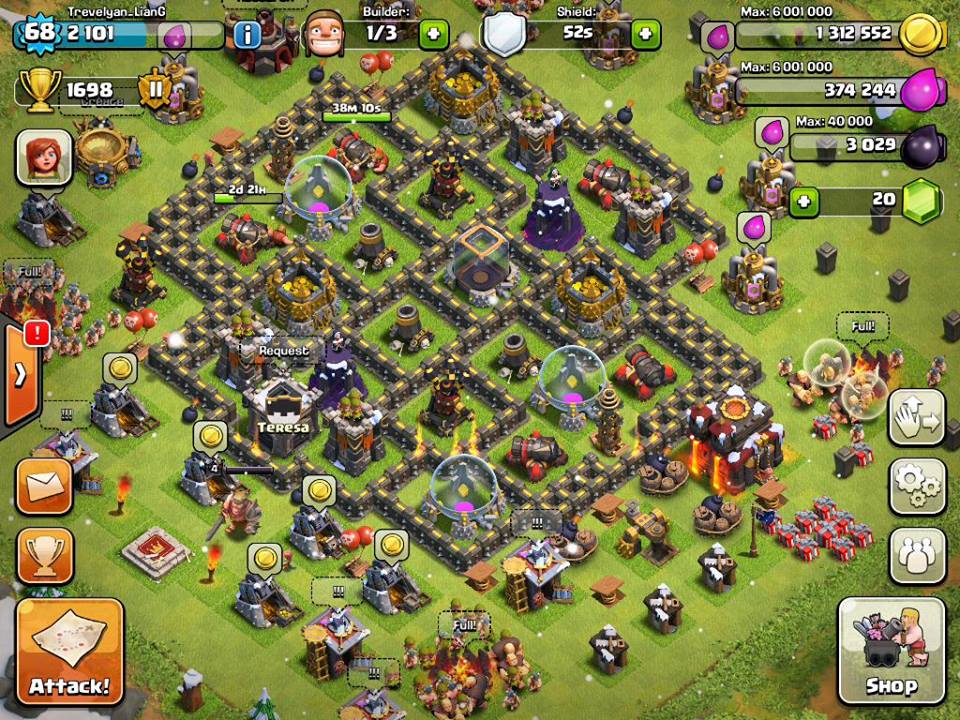
Task: Buy more gems with green plus
Action: tap(804, 202)
